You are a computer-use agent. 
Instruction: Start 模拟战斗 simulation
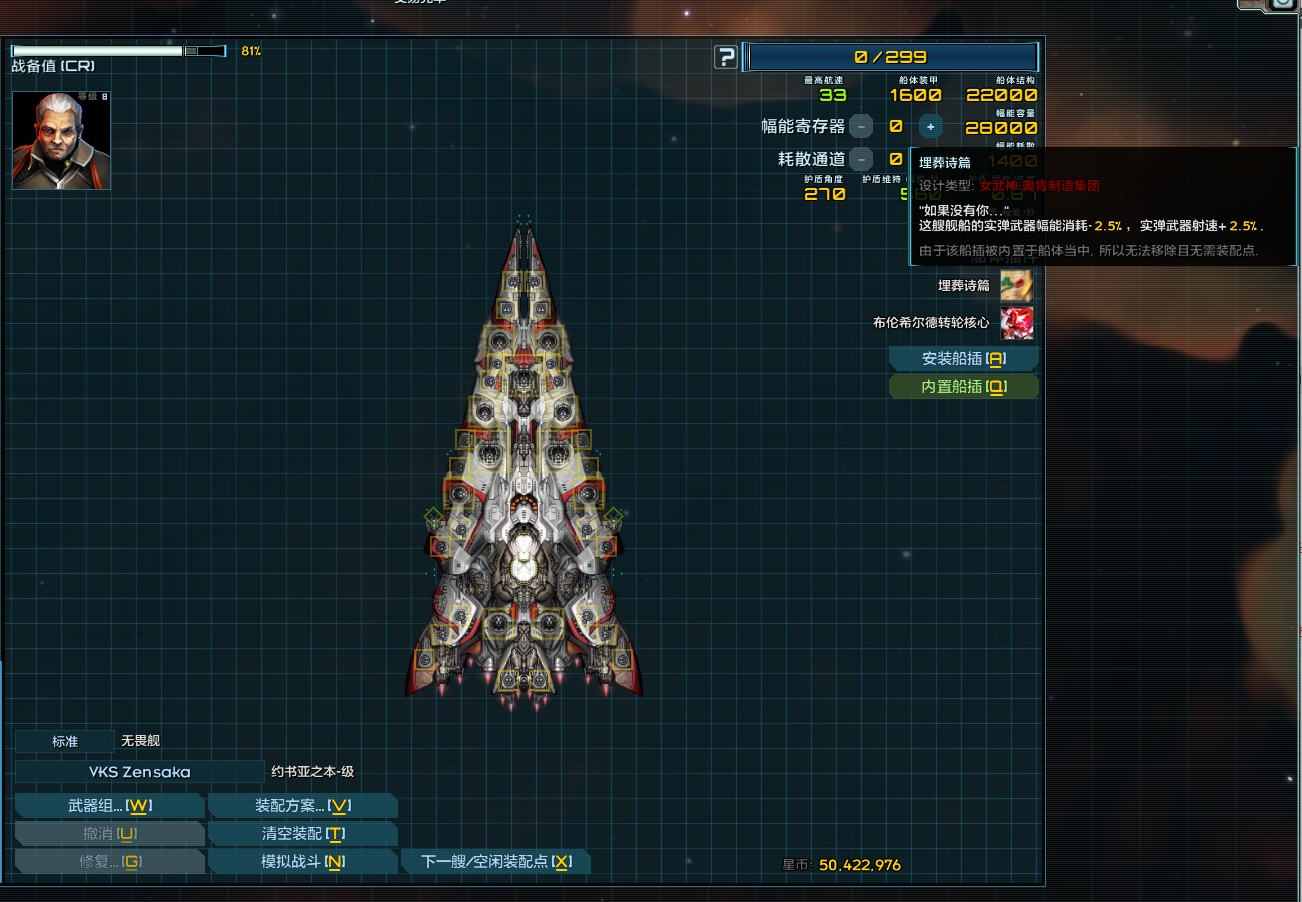point(302,862)
